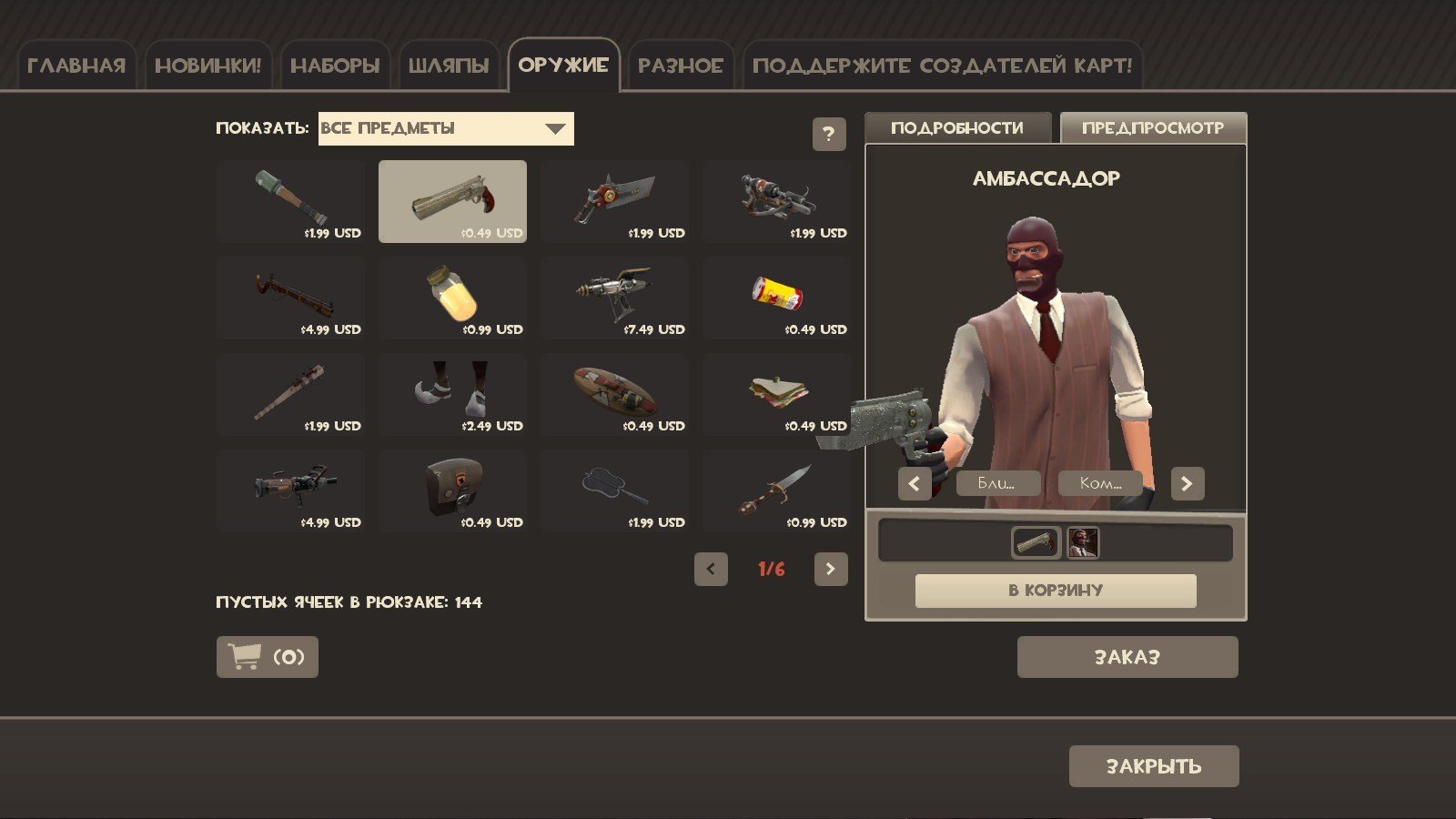The image size is (1456, 819).
Task: Switch to the Разное tab
Action: click(x=680, y=66)
